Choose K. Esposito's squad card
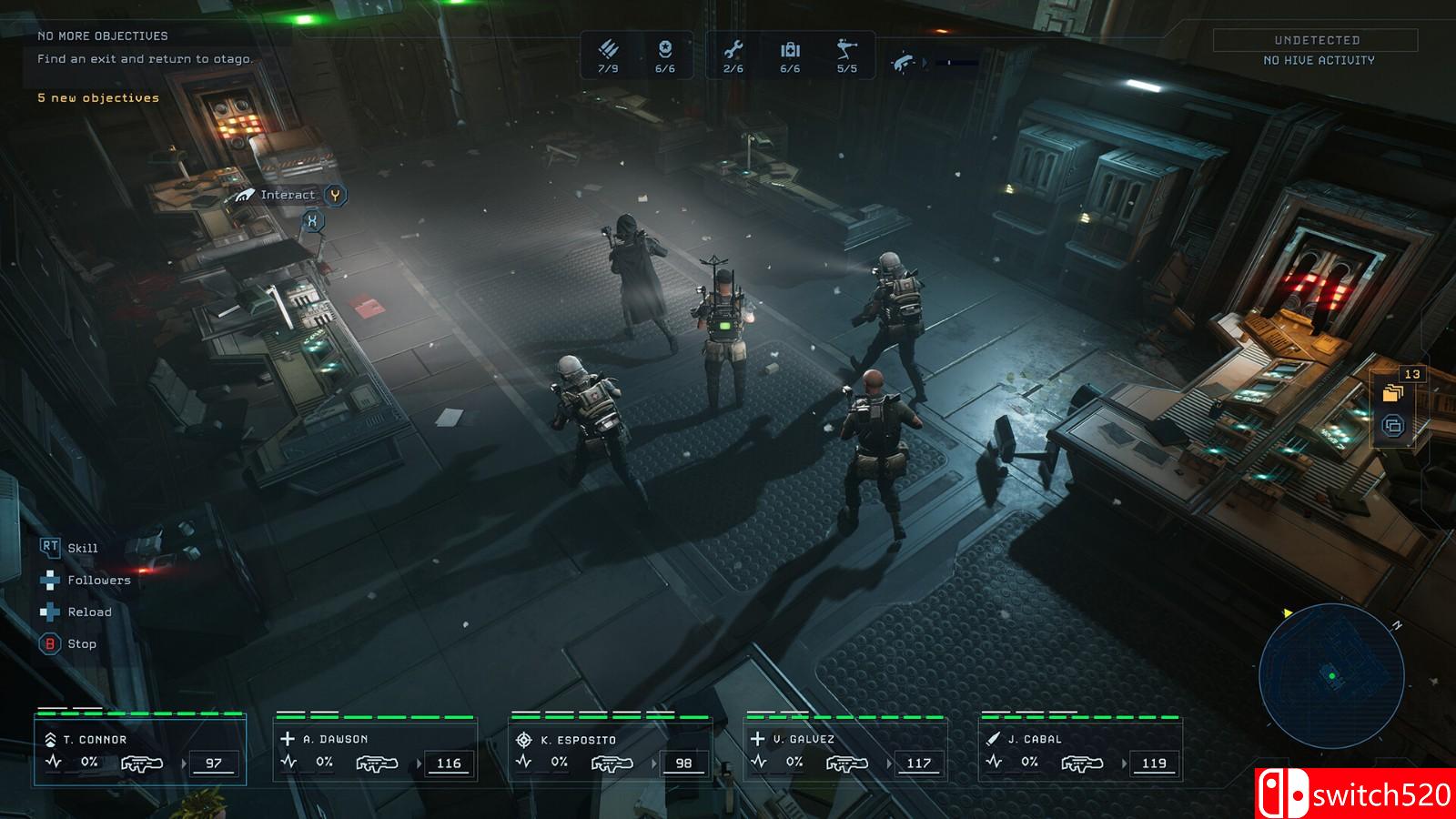Viewport: 1456px width, 819px height. coord(610,752)
